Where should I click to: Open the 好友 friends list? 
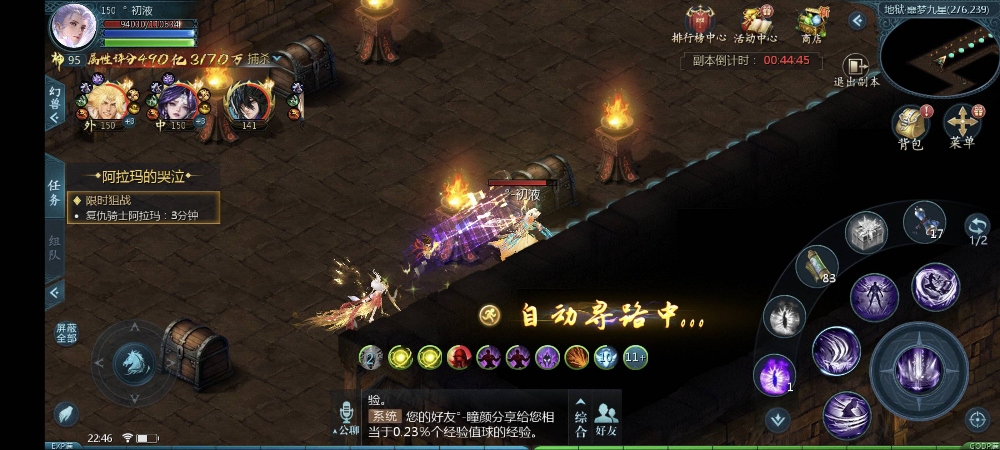coord(606,418)
